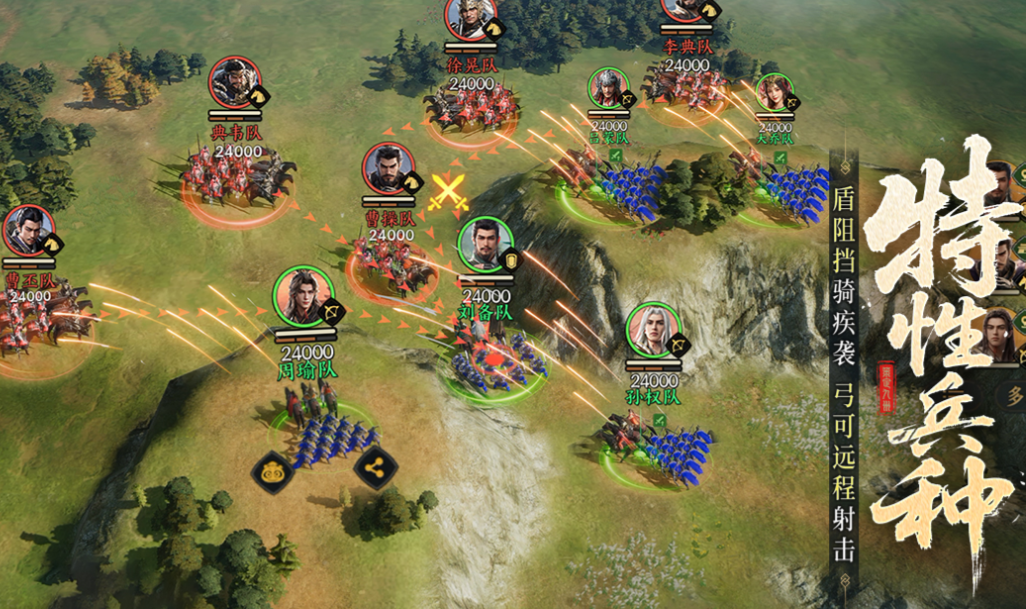Select the 周瑜队 archer general portrait
1026x609 pixels.
pos(301,294)
